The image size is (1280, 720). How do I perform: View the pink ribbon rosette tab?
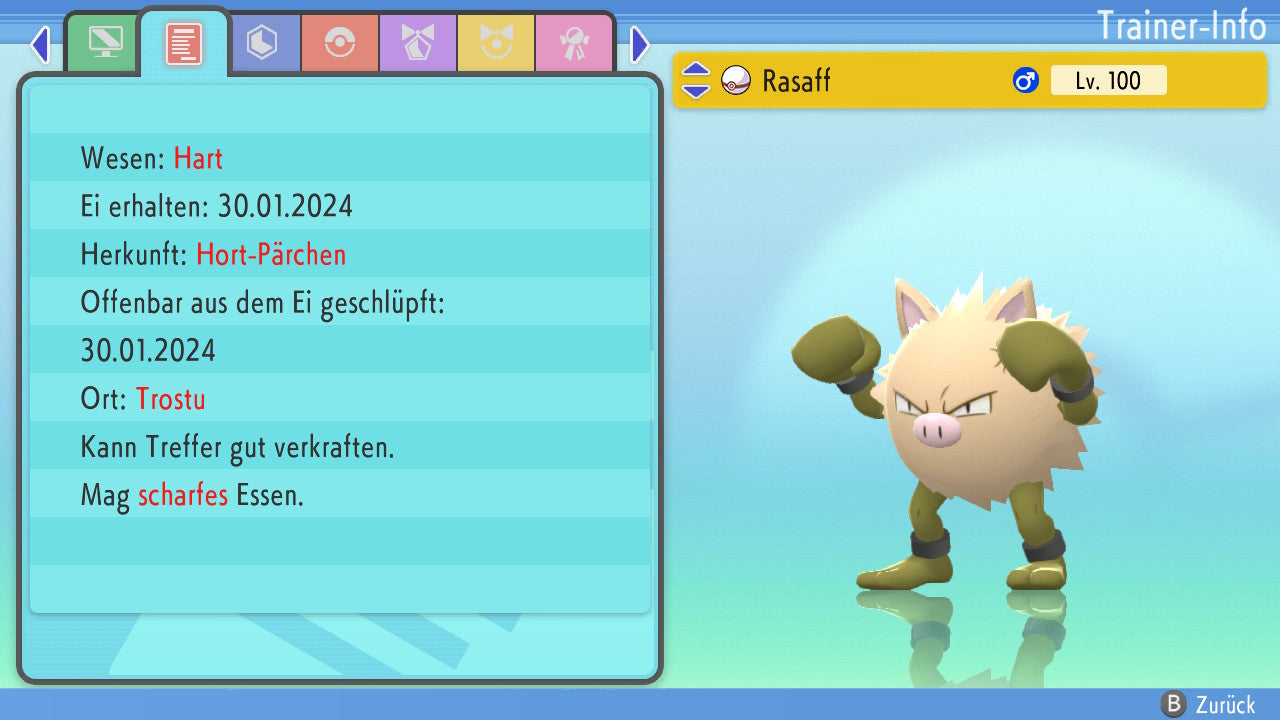click(574, 43)
